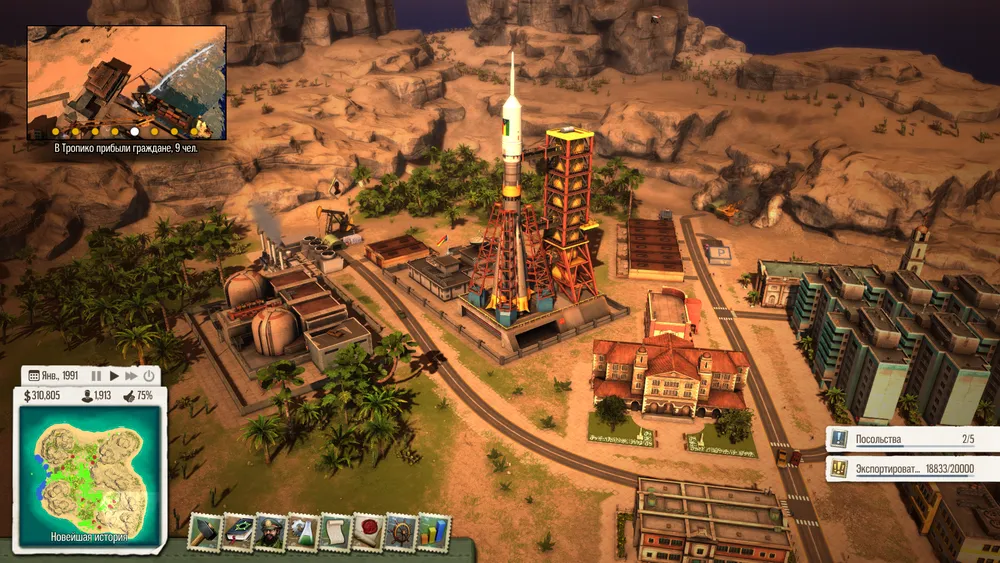Image resolution: width=1000 pixels, height=563 pixels.
Task: Show the bar chart almanac stamp
Action: pos(434,532)
